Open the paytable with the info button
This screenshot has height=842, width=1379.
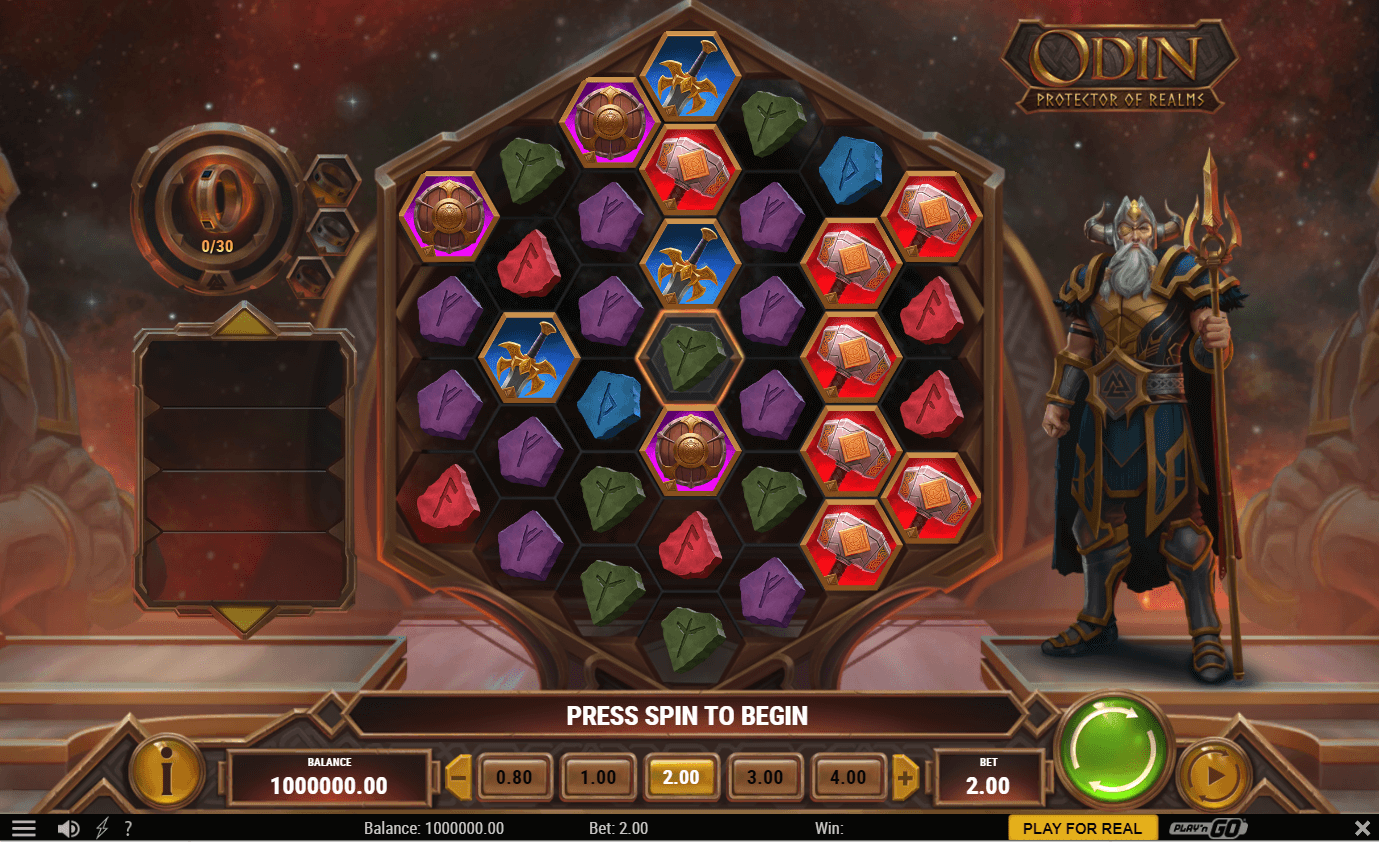pyautogui.click(x=167, y=772)
